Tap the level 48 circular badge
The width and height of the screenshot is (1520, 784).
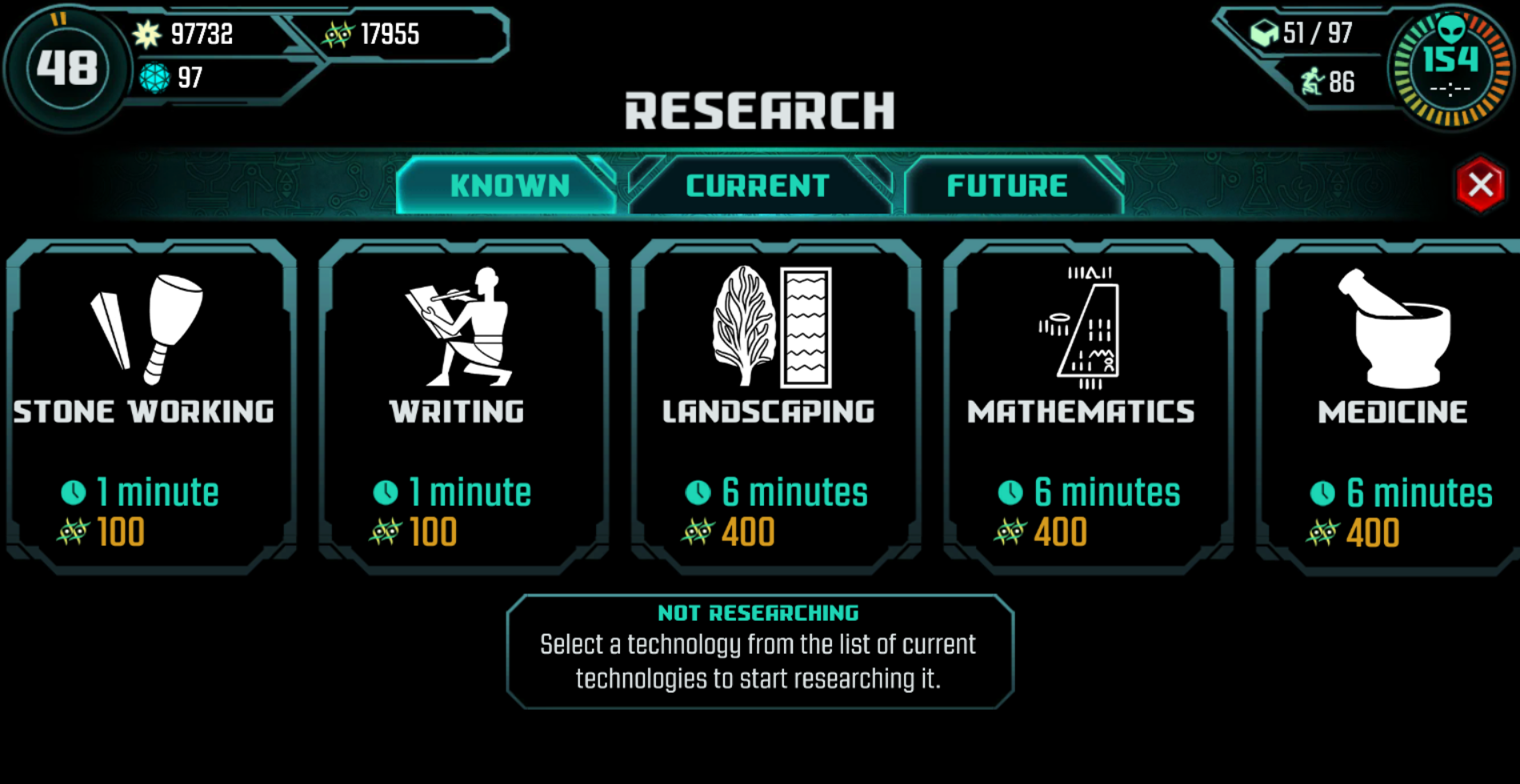click(67, 68)
